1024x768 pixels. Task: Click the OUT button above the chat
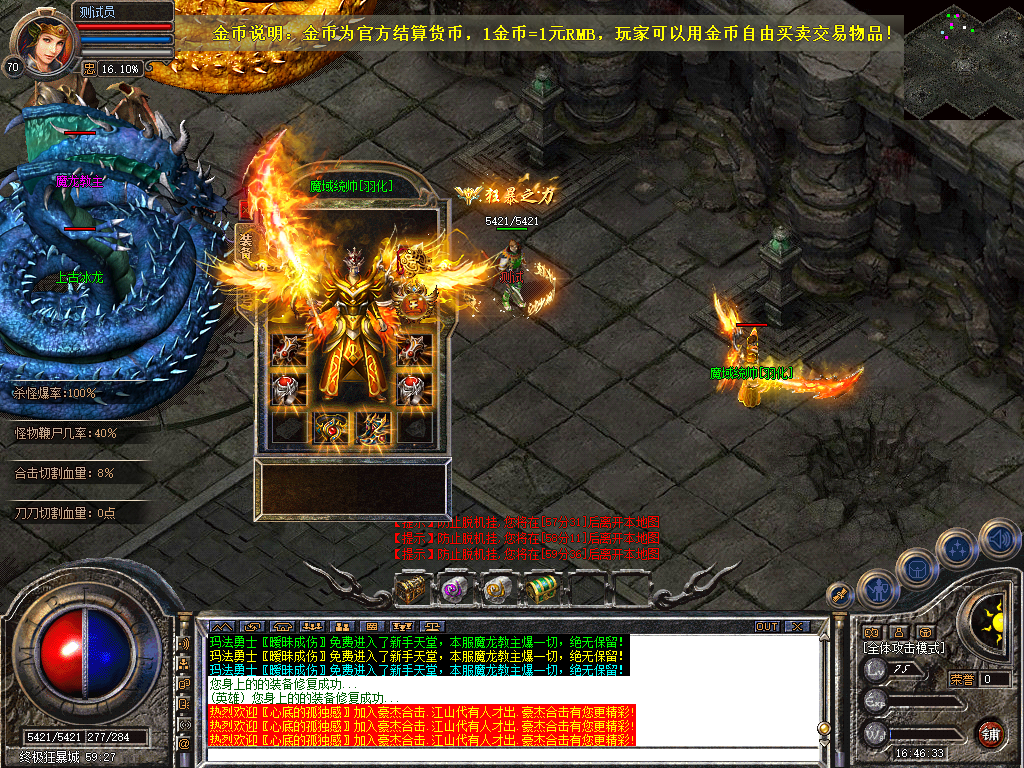coord(766,627)
